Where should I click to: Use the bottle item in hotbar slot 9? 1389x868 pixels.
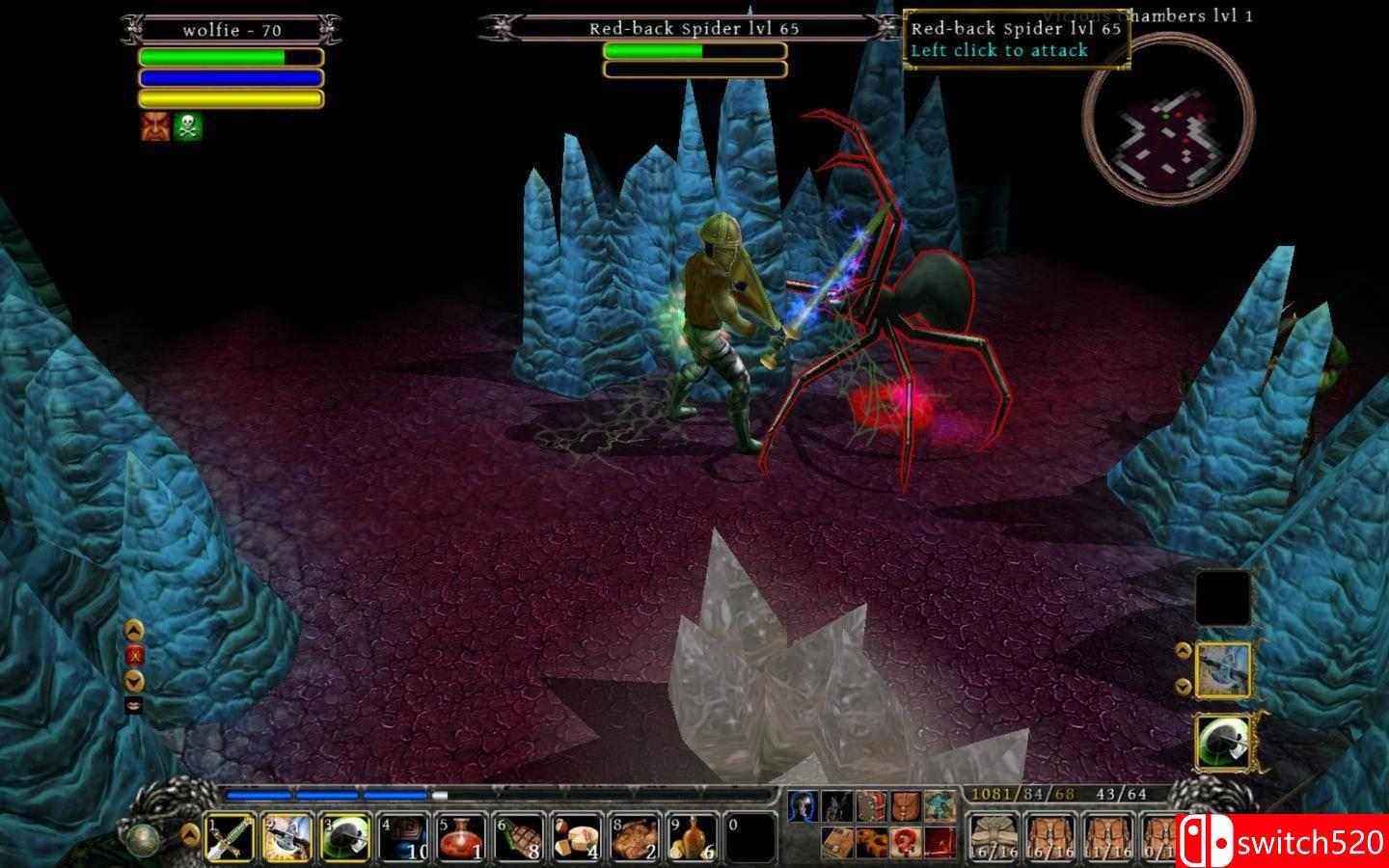(x=694, y=837)
